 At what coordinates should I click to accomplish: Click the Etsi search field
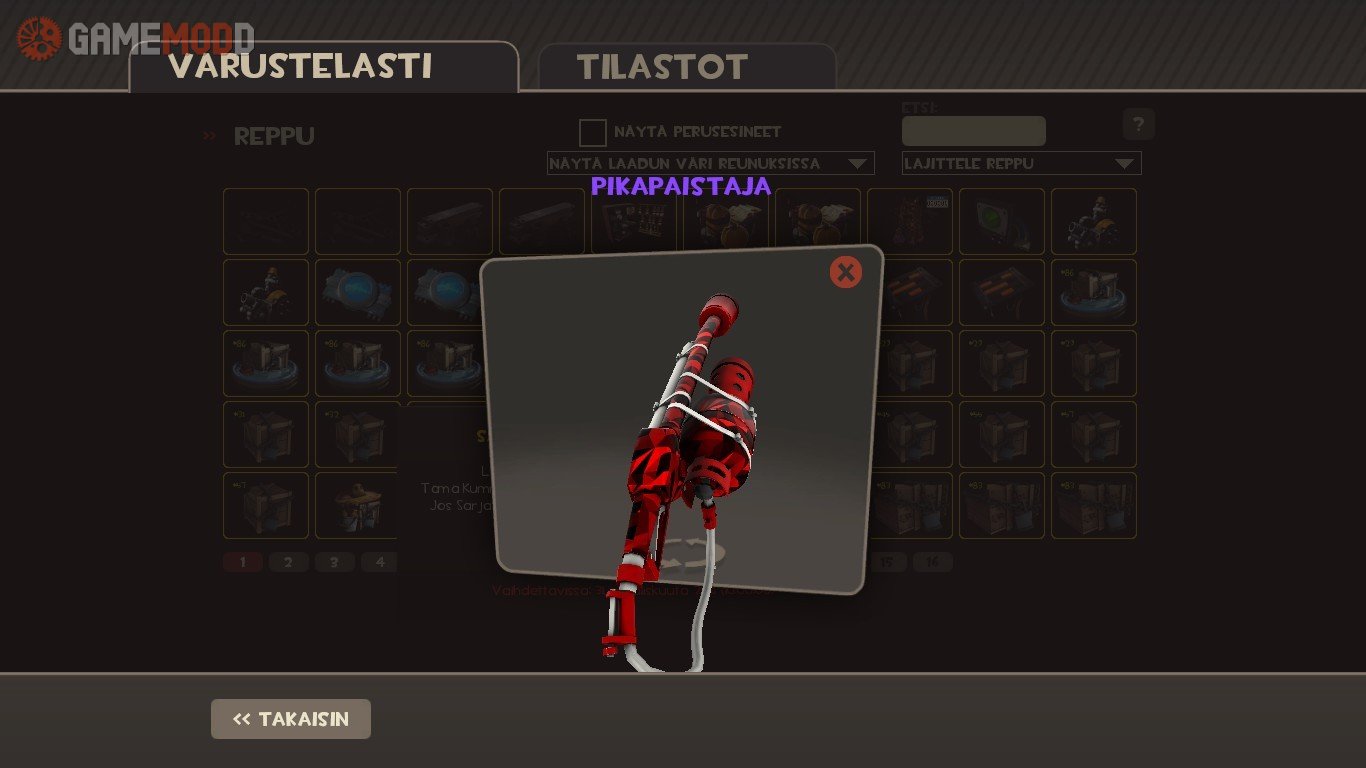tap(973, 131)
